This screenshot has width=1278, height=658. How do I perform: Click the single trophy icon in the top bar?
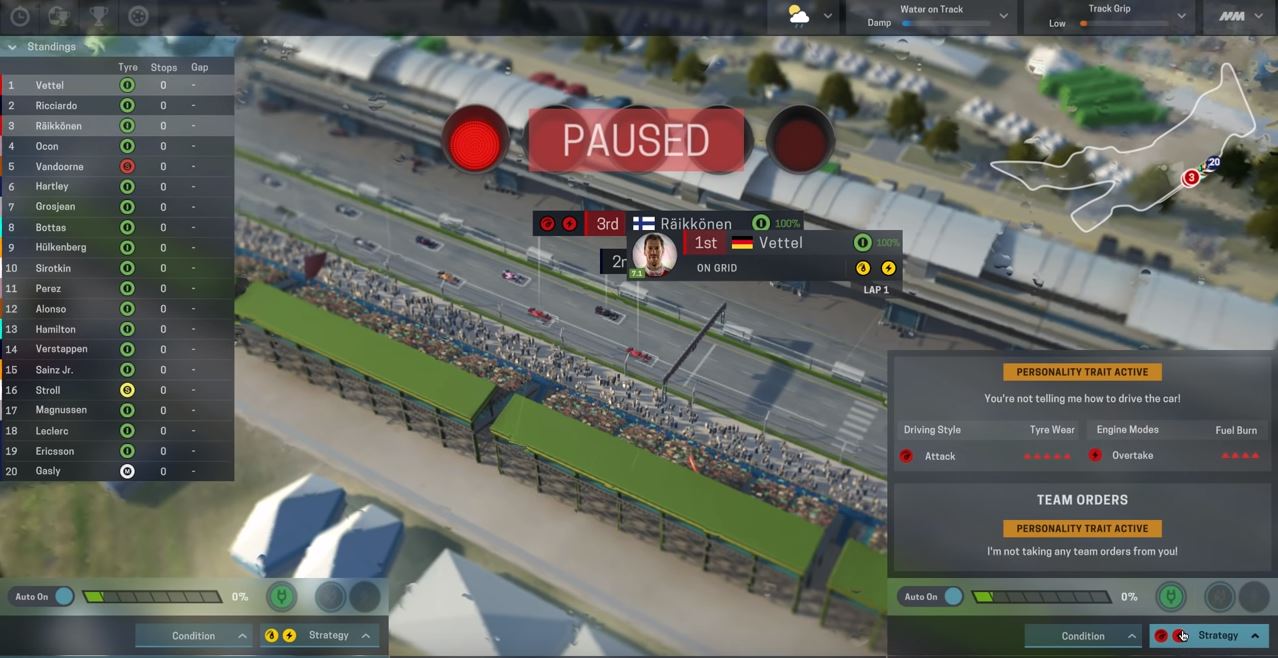click(x=99, y=16)
